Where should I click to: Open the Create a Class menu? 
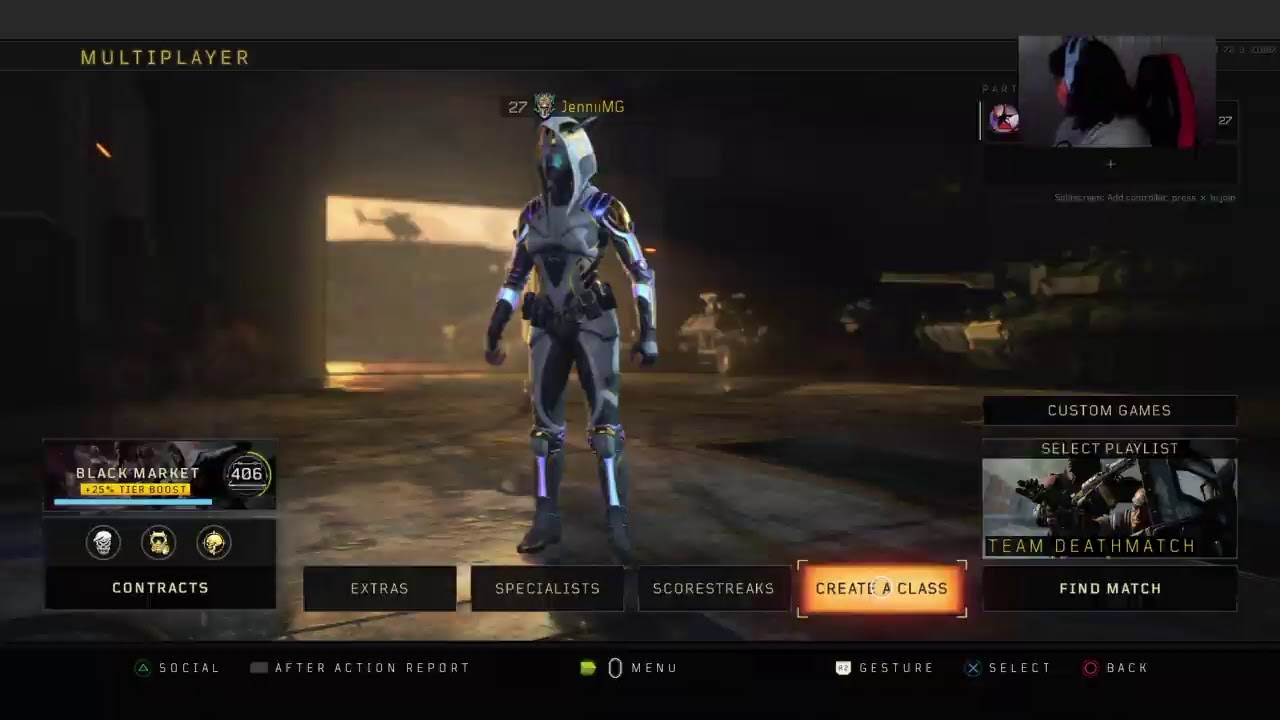pyautogui.click(x=881, y=588)
